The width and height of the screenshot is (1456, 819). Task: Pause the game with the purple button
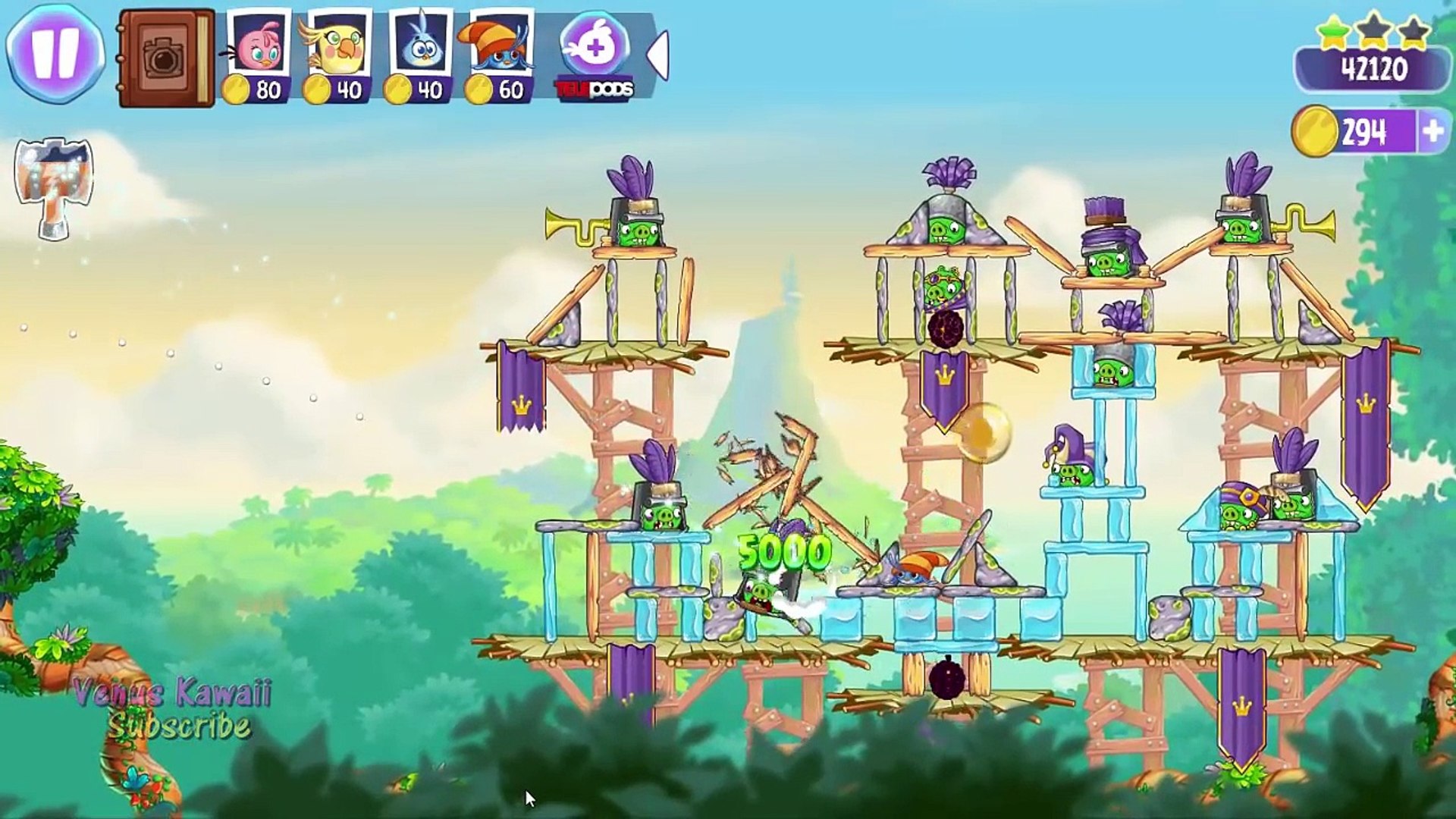click(55, 53)
